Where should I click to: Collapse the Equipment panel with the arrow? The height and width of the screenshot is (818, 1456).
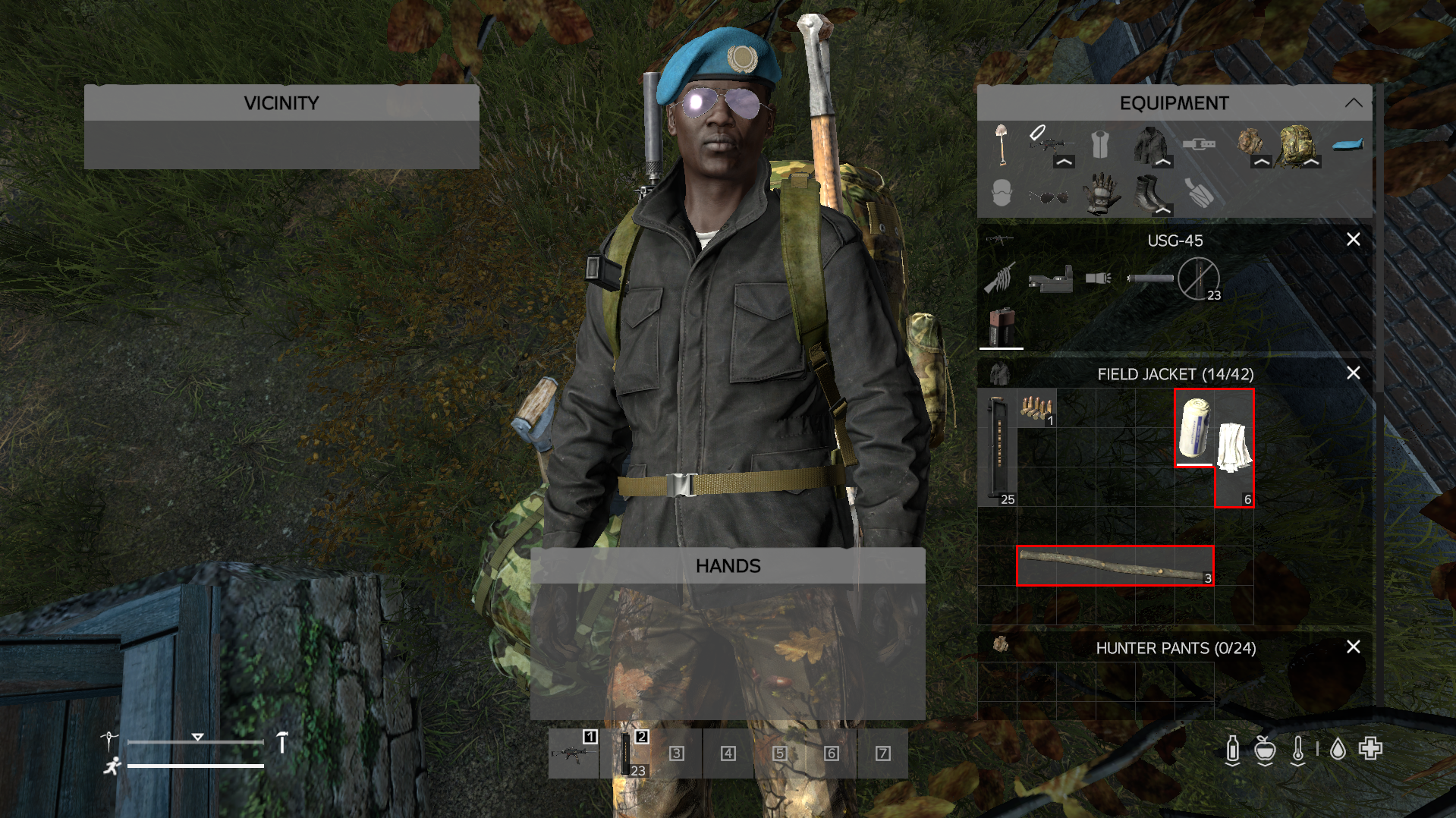coord(1353,103)
